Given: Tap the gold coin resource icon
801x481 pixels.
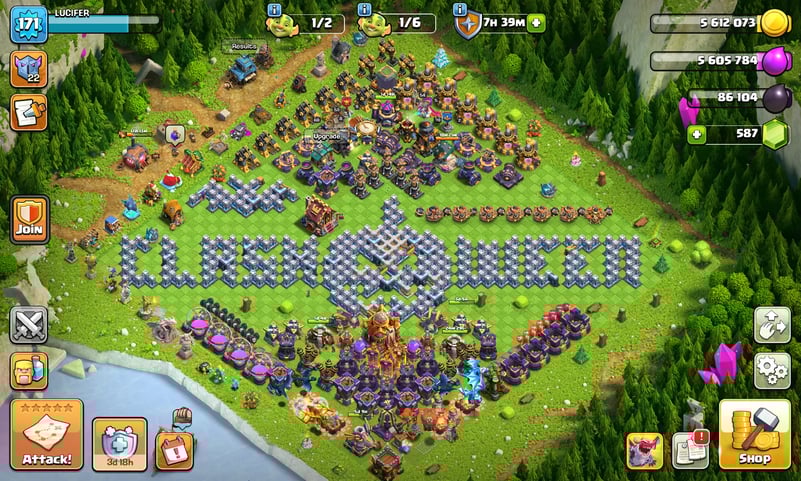Looking at the screenshot, I should coord(774,23).
